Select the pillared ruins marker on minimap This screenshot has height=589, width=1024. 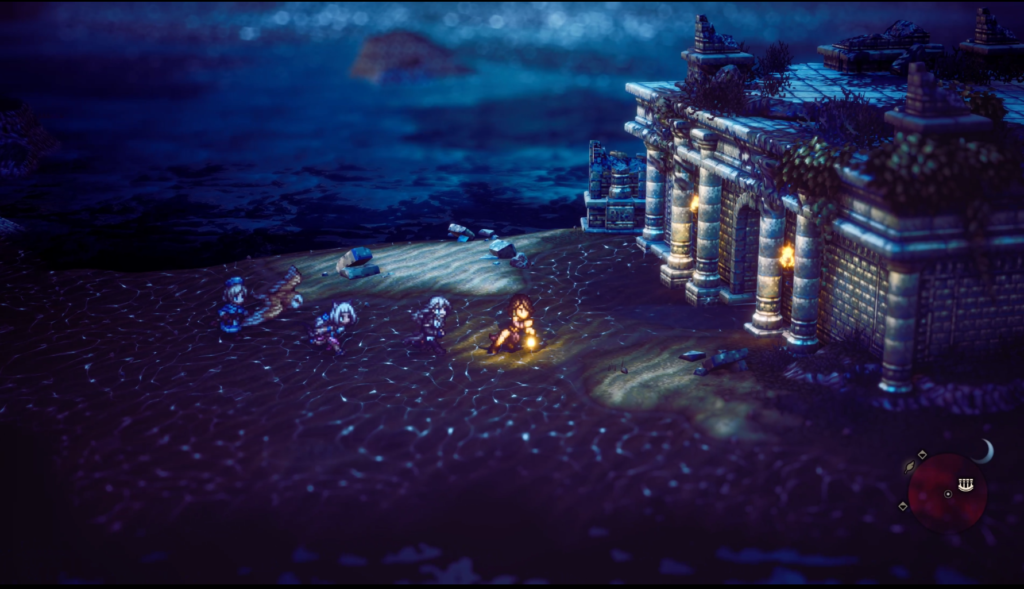[x=965, y=484]
